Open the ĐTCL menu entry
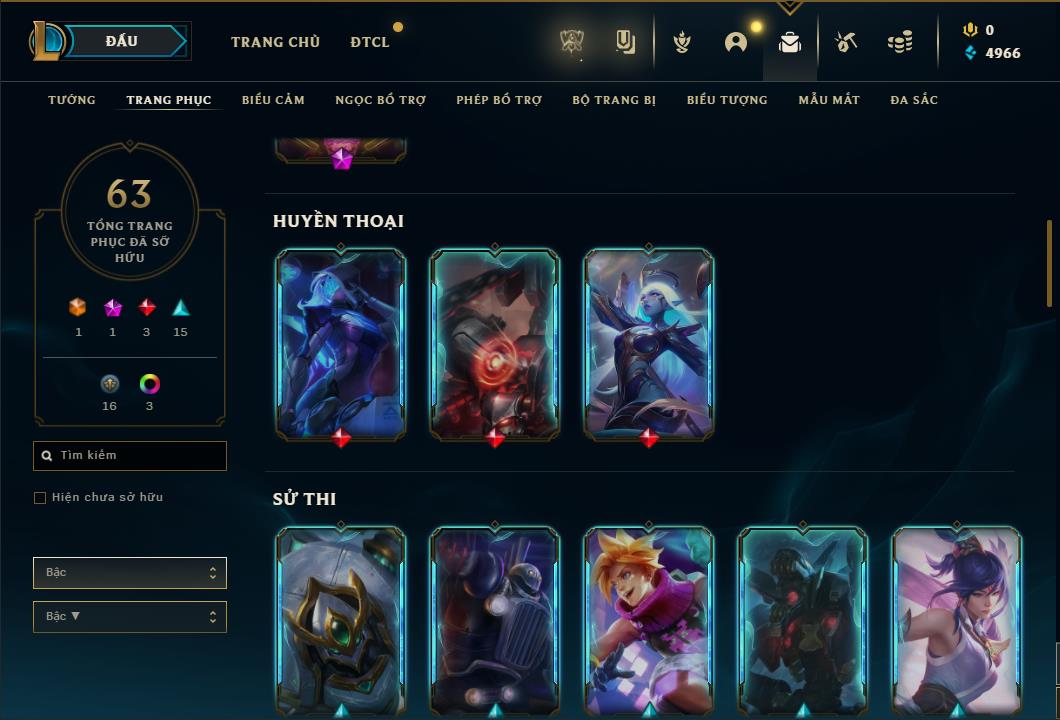The image size is (1060, 720). [x=370, y=42]
